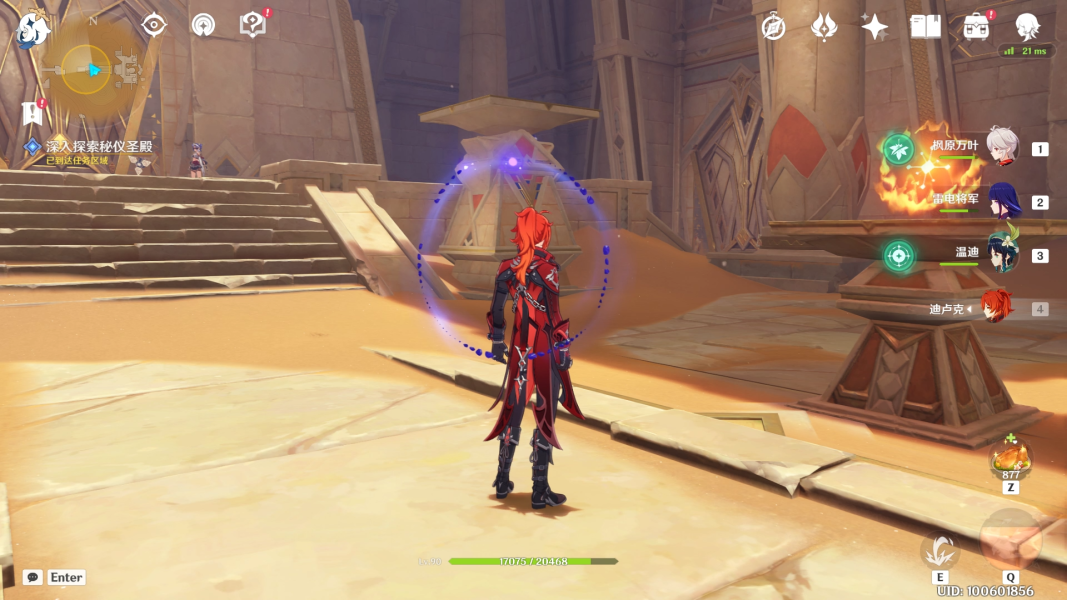Screen dimensions: 1067x600
Task: Open the tutorial book with red alert
Action: (x=253, y=25)
